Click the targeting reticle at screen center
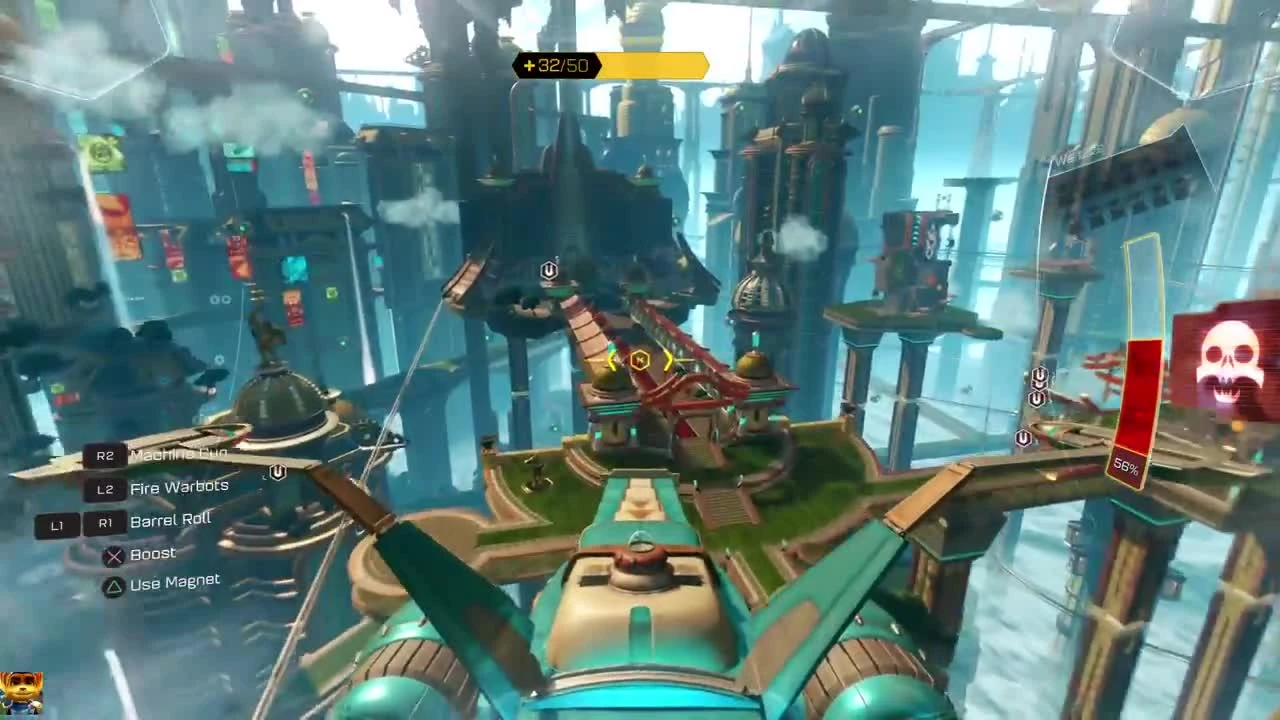The width and height of the screenshot is (1280, 720). [640, 360]
